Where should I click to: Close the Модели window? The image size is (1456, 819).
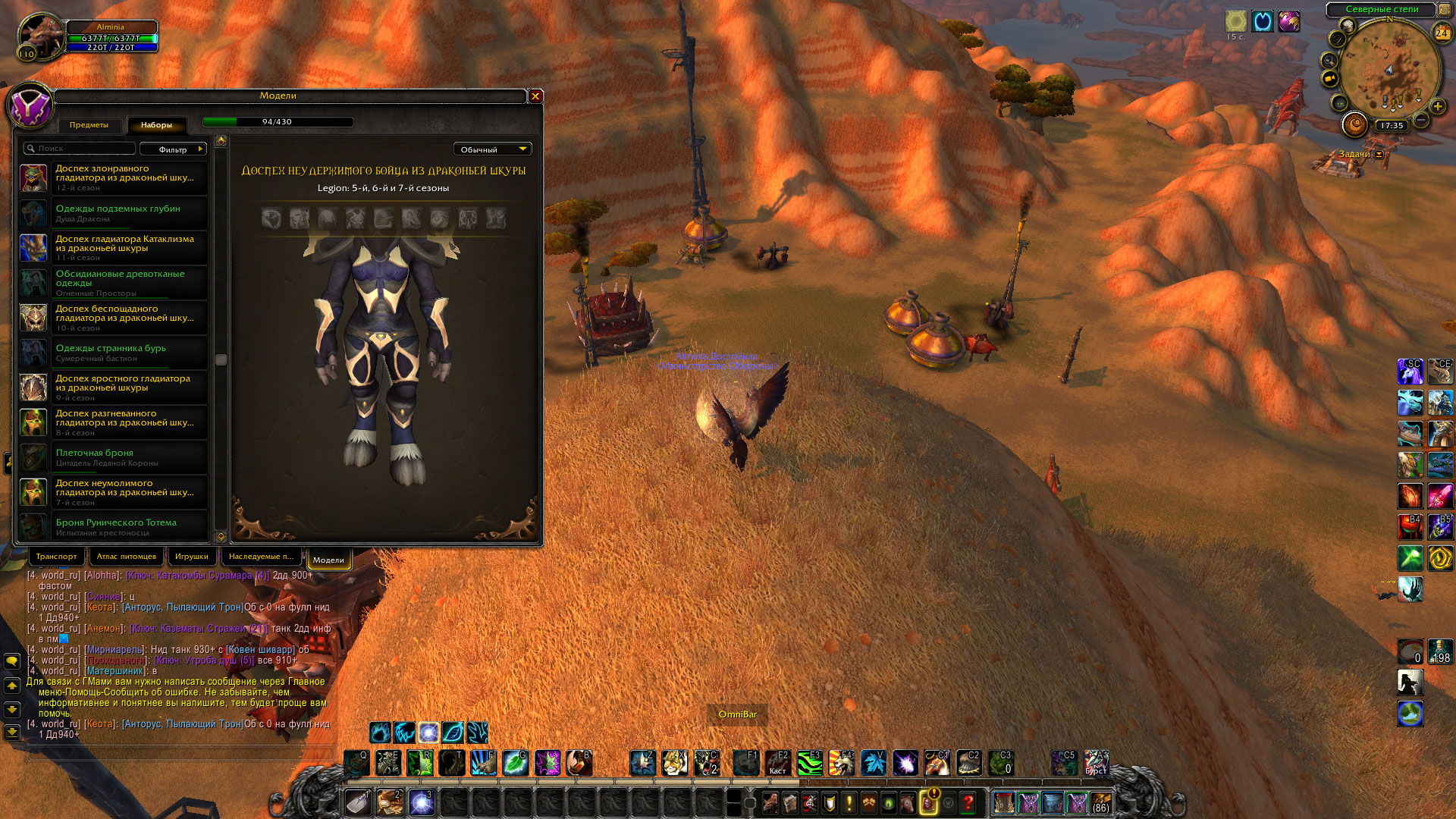coord(535,96)
